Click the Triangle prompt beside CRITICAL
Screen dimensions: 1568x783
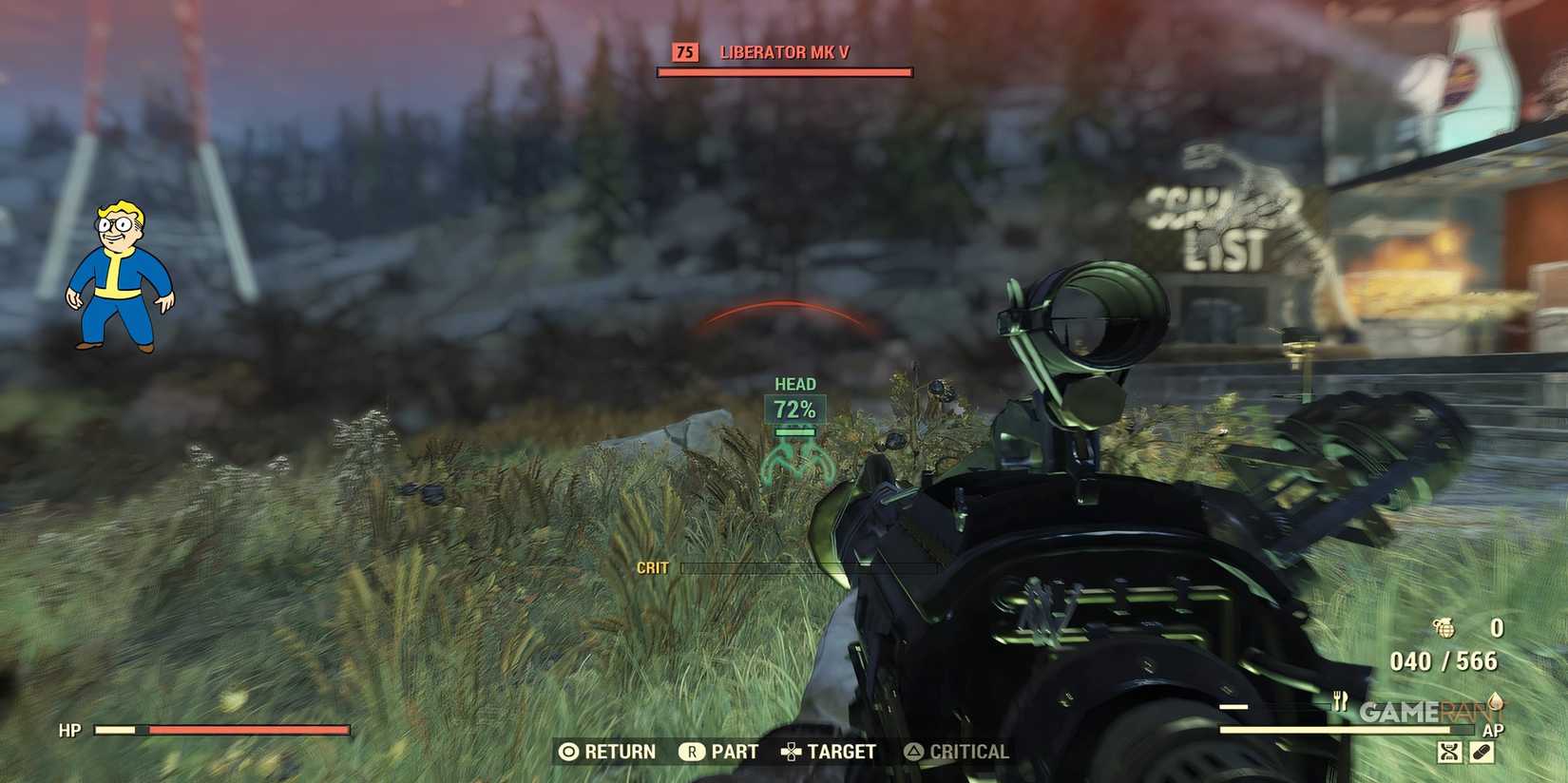915,752
